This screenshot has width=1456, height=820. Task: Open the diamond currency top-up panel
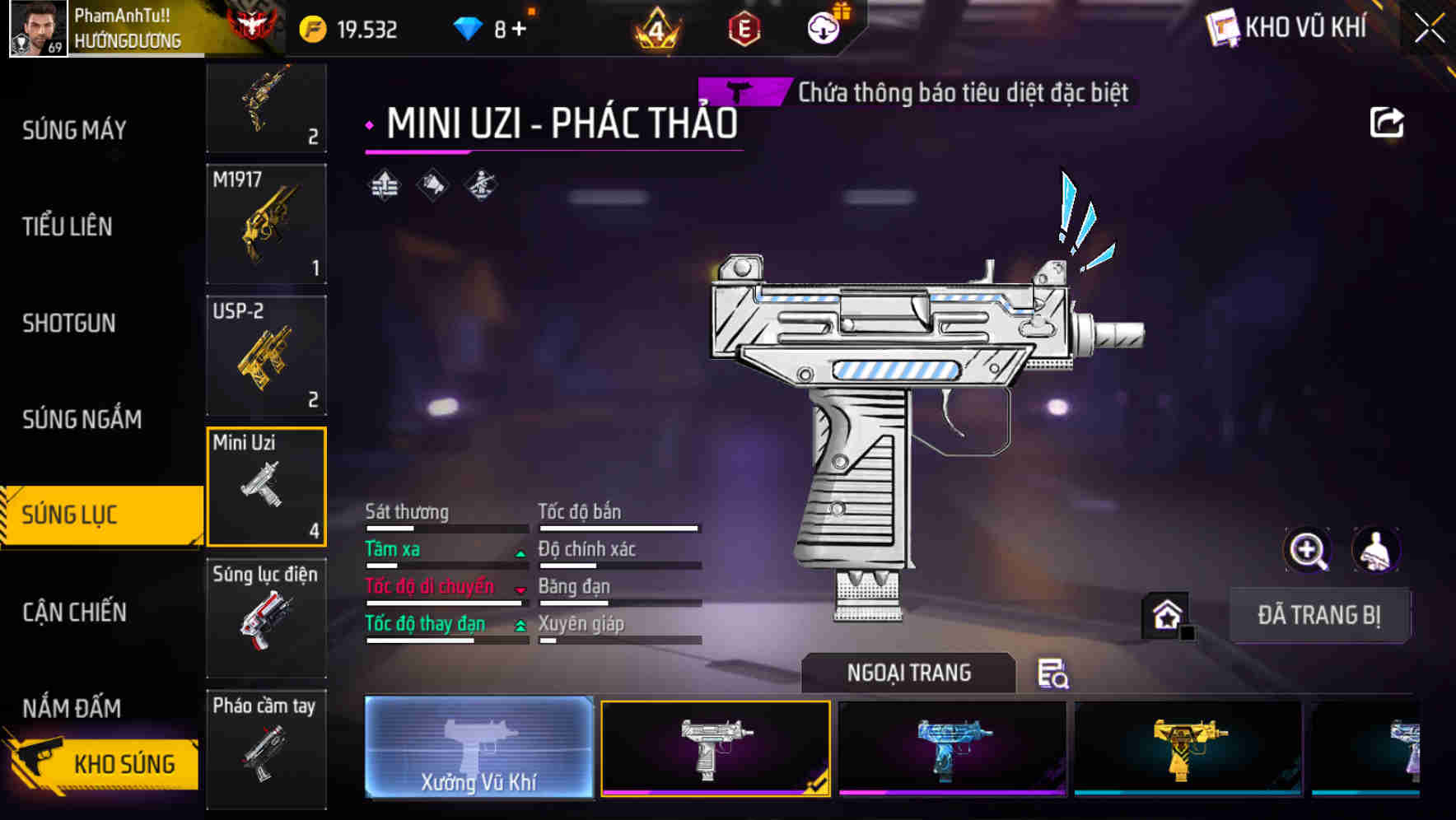(x=470, y=26)
